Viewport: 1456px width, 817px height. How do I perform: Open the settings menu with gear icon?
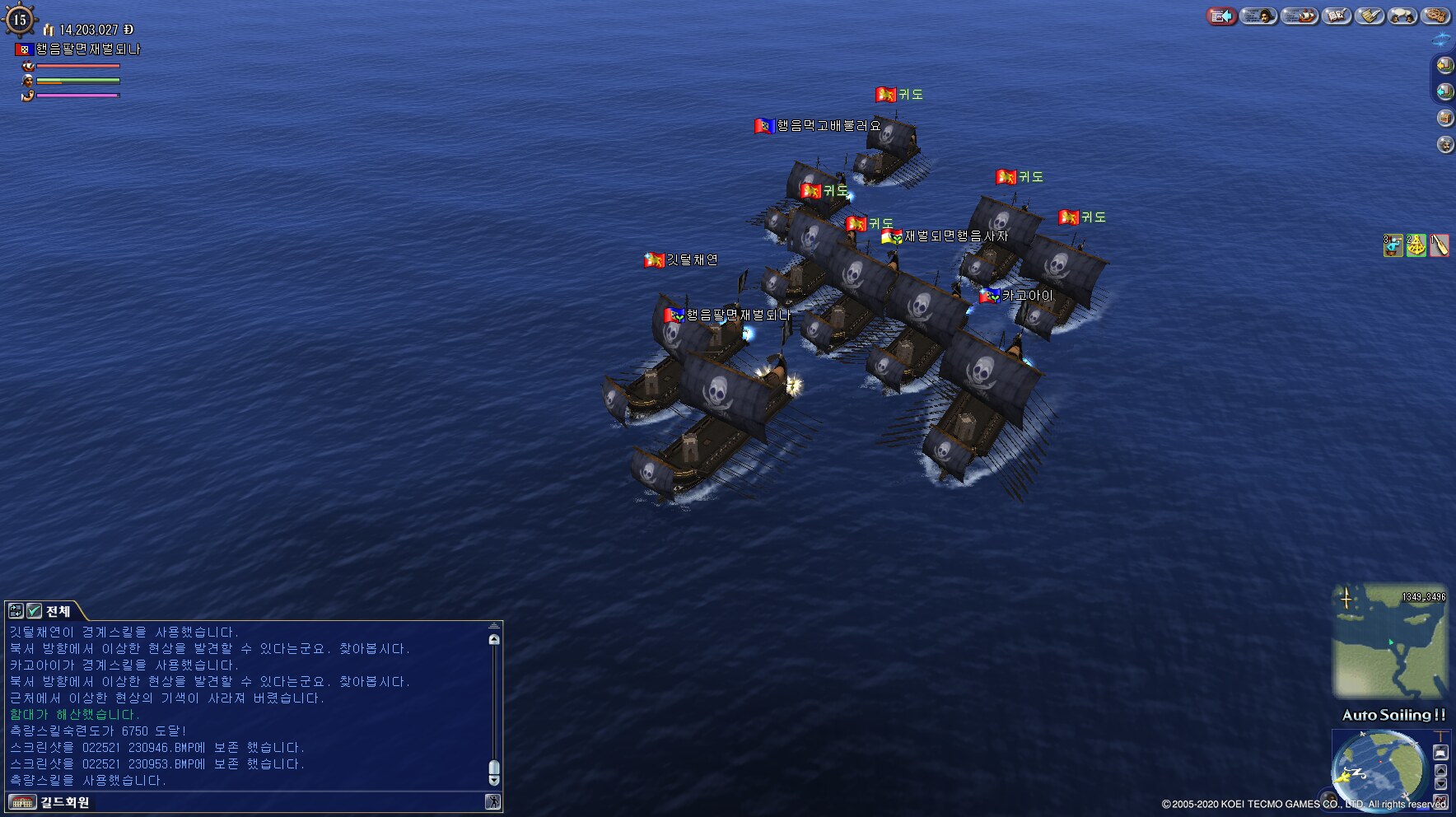click(x=1435, y=16)
